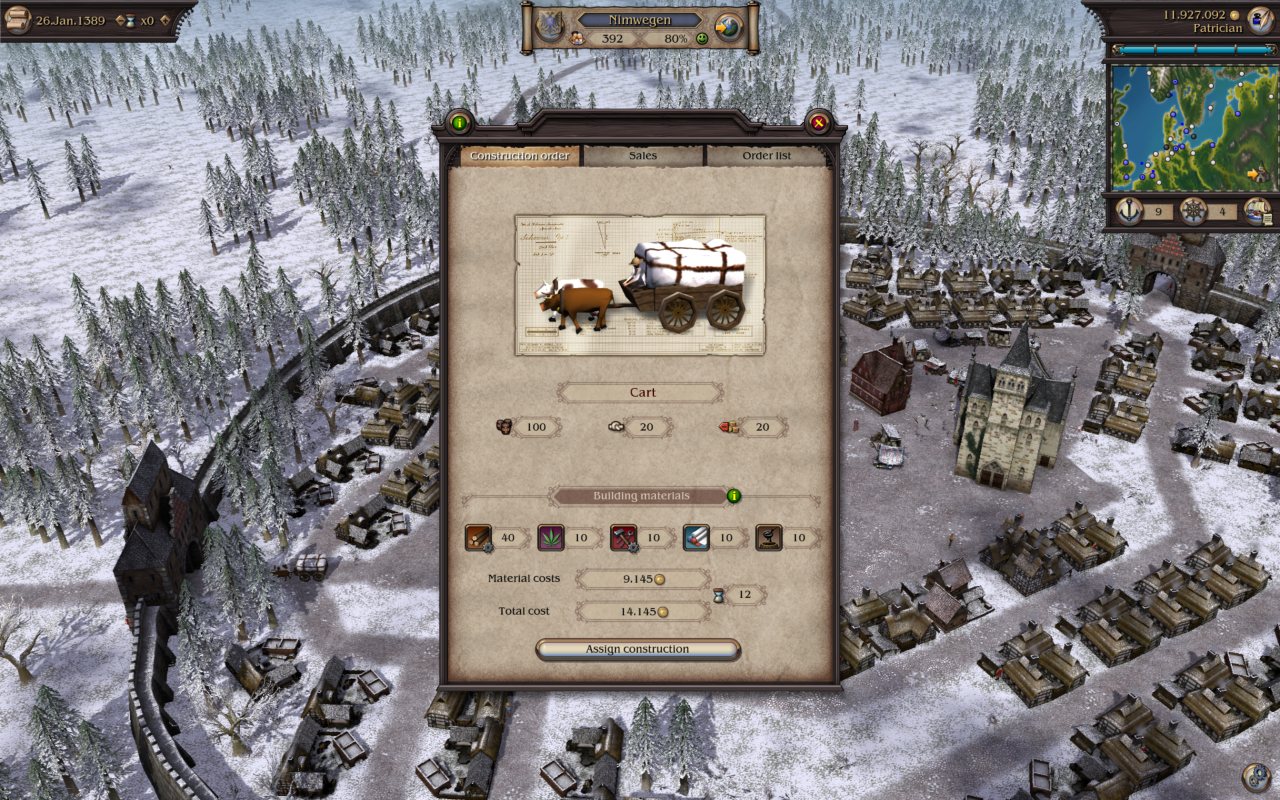This screenshot has width=1280, height=800.
Task: Click the hemp material icon
Action: (550, 537)
